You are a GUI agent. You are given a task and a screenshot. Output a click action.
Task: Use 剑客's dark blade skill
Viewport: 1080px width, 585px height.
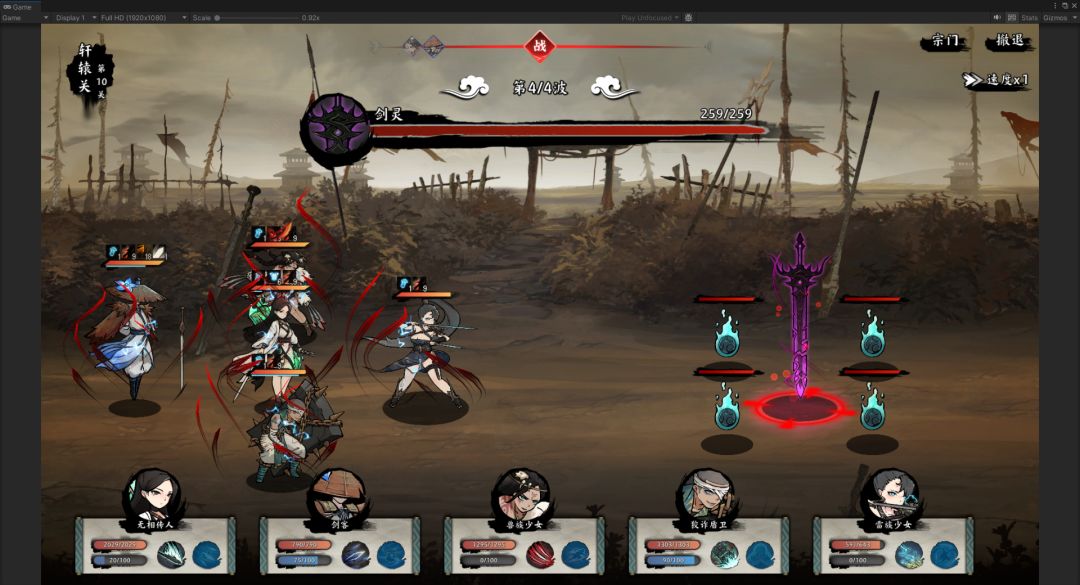356,555
